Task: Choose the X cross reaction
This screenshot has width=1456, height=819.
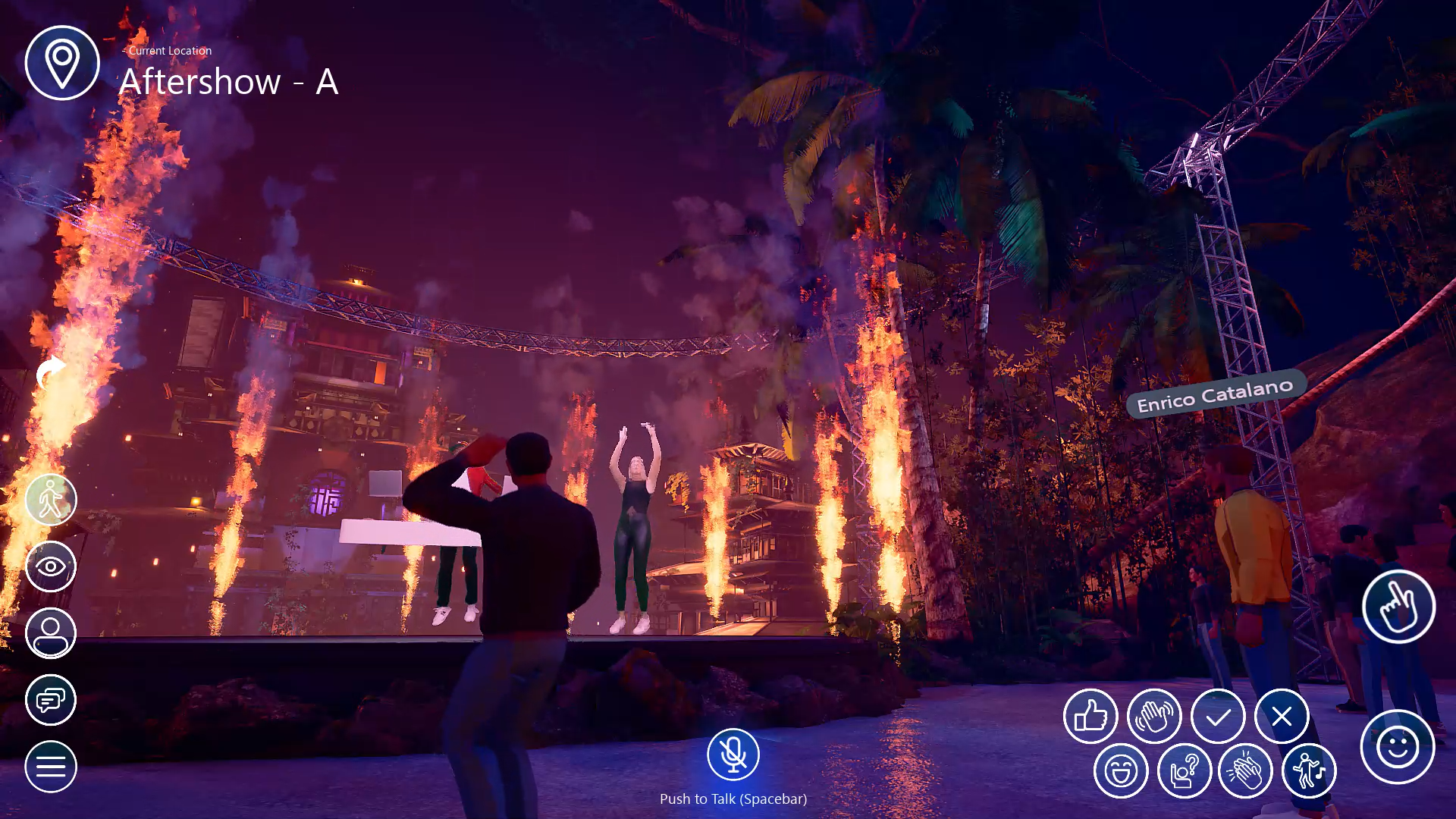Action: pos(1282,716)
